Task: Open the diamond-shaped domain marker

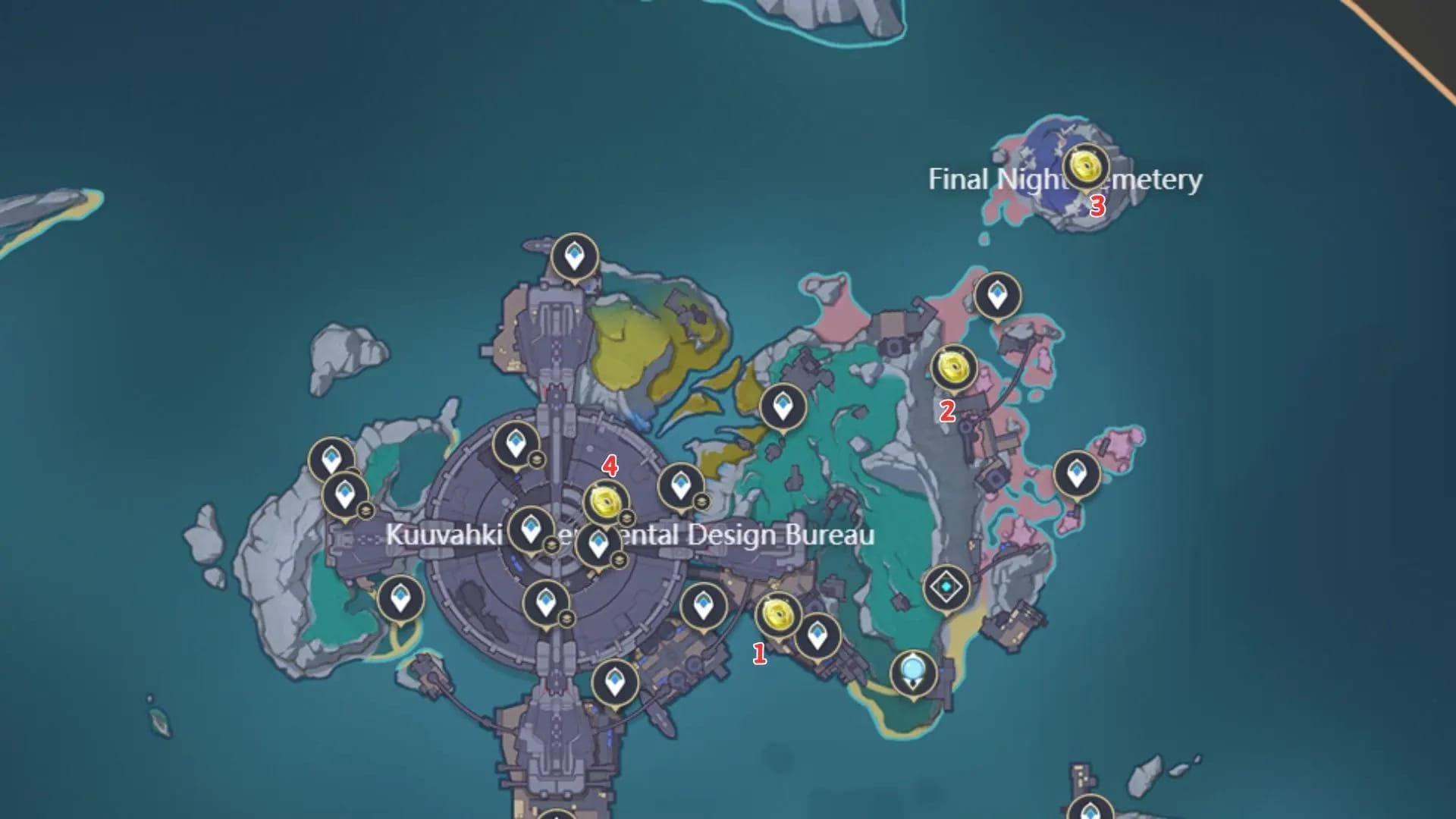Action: (946, 587)
